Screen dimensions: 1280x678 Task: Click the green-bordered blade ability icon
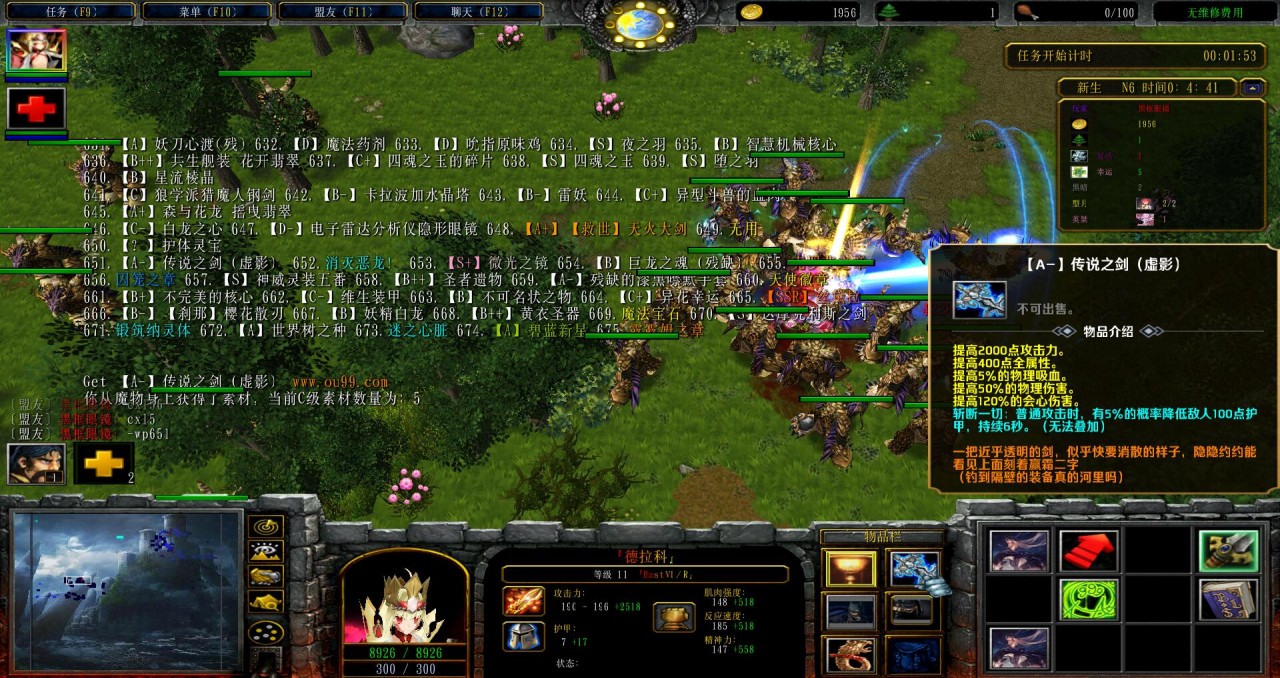pos(1229,551)
